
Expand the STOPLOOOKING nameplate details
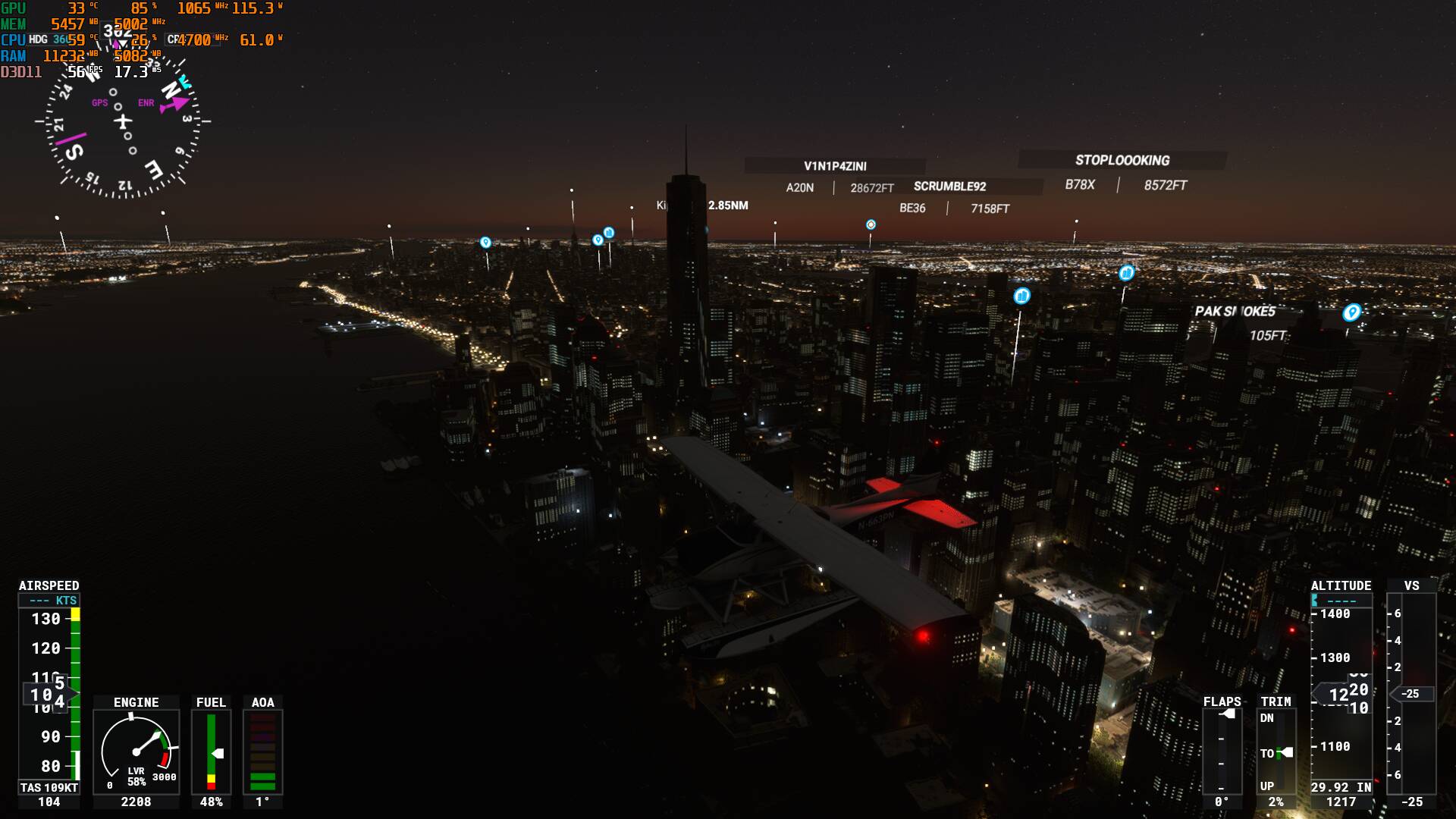1122,161
